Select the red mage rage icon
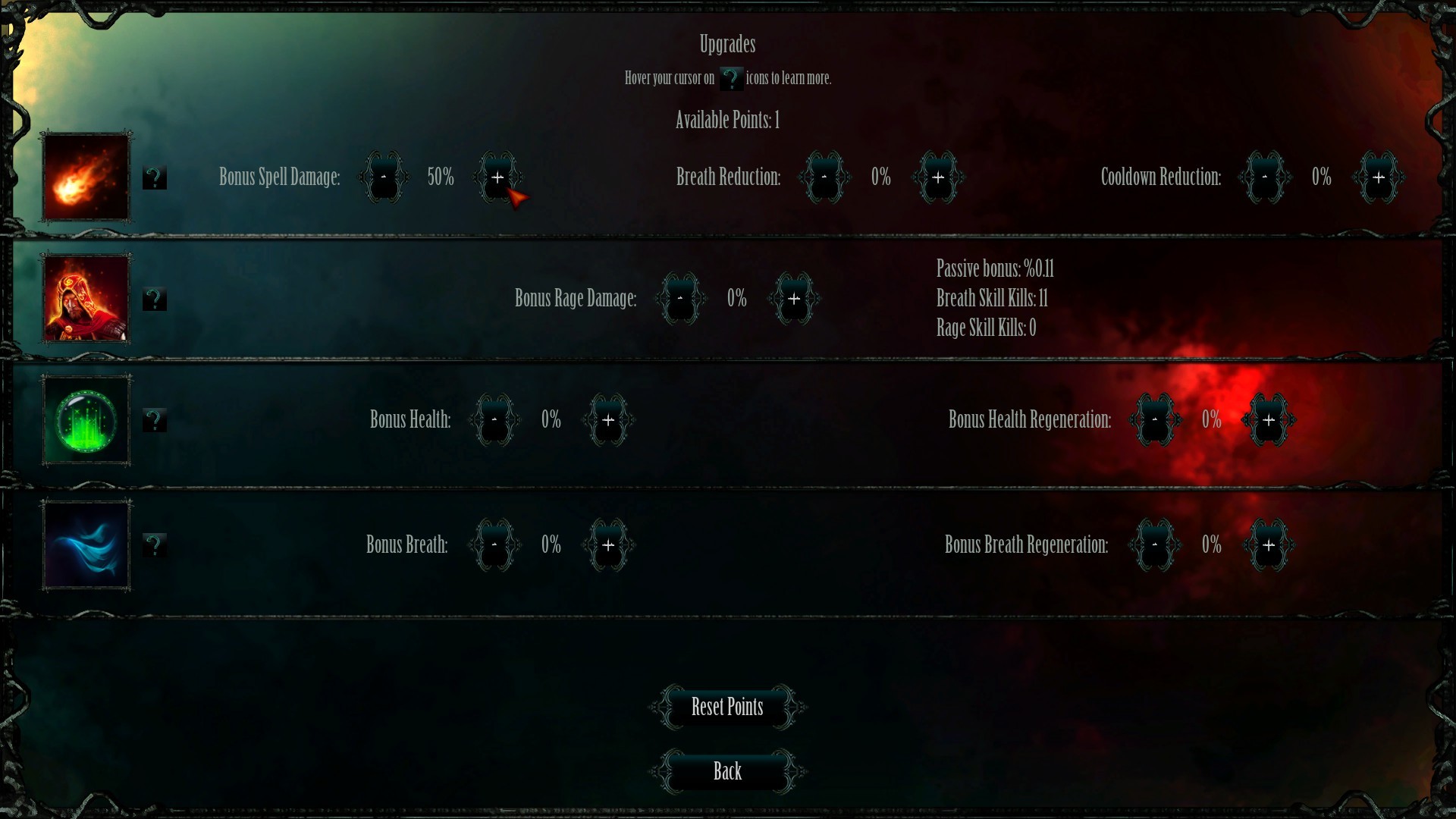 tap(85, 299)
